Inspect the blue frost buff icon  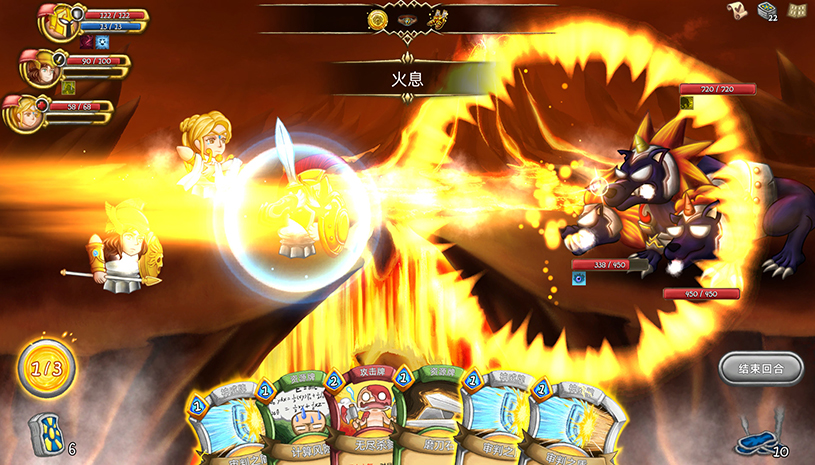click(103, 42)
